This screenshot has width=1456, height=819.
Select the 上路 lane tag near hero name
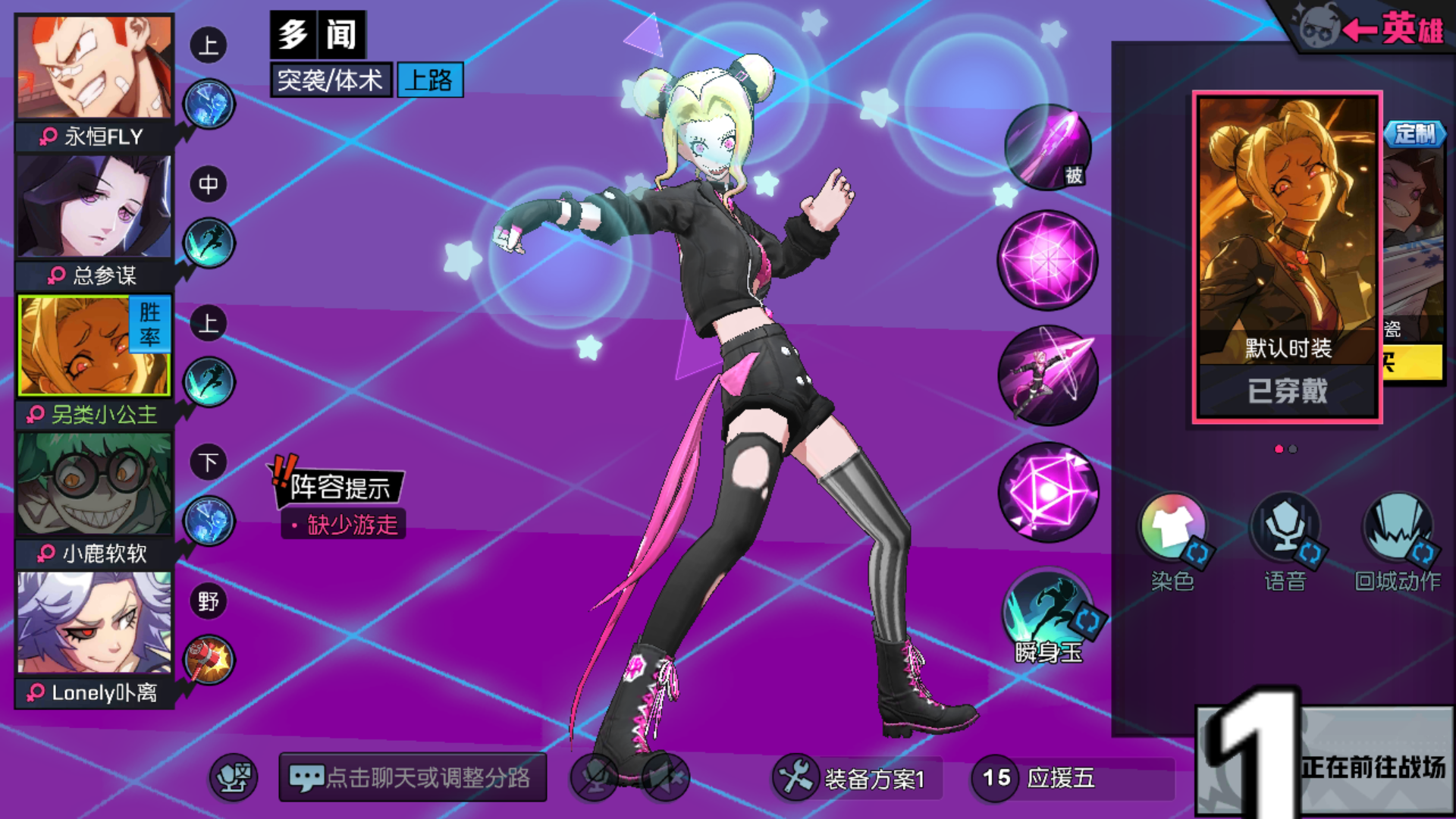click(x=429, y=82)
